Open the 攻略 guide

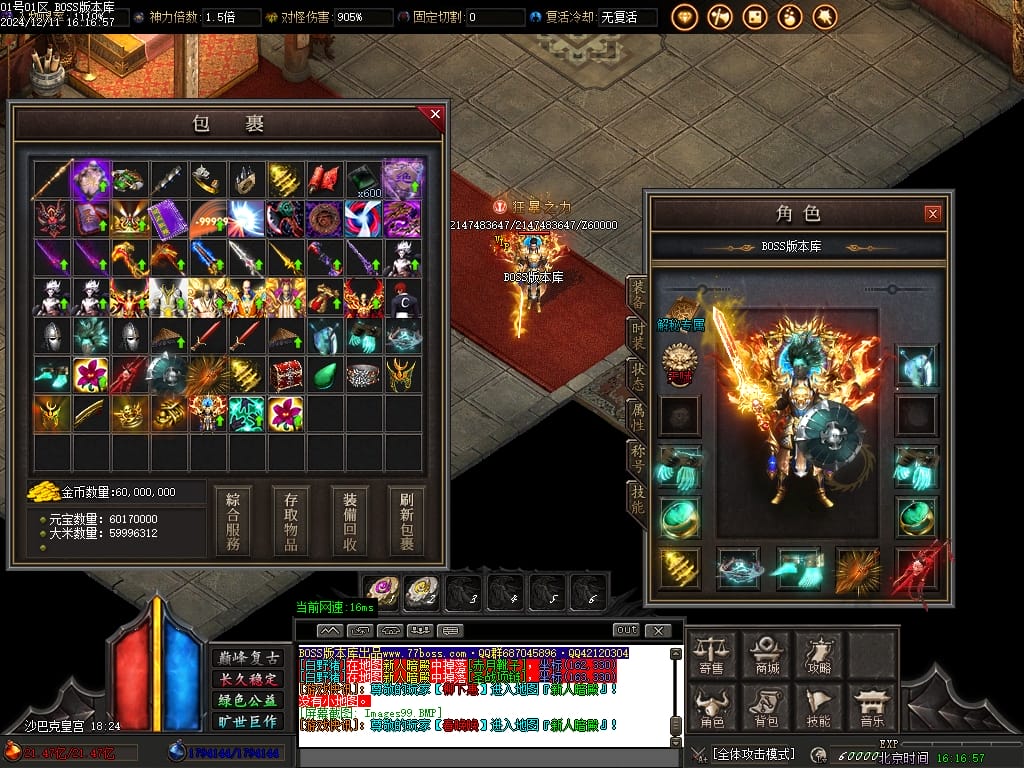coord(818,655)
